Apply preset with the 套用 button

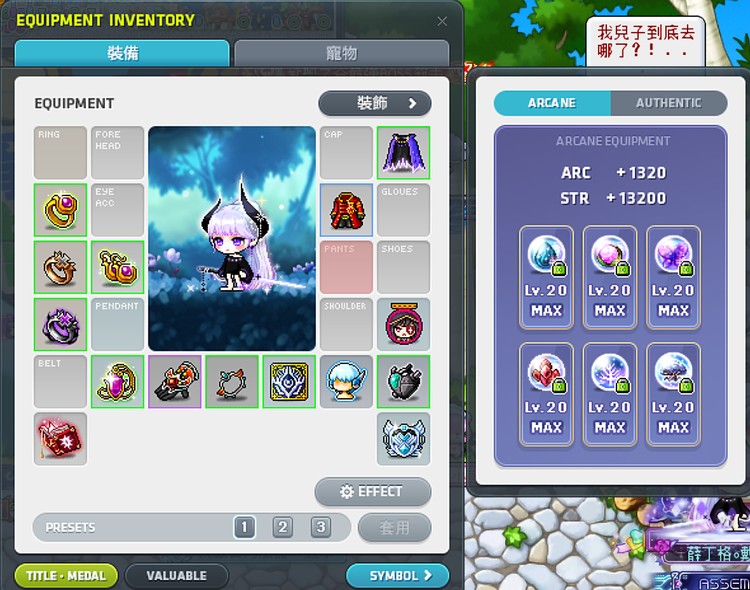pos(395,527)
